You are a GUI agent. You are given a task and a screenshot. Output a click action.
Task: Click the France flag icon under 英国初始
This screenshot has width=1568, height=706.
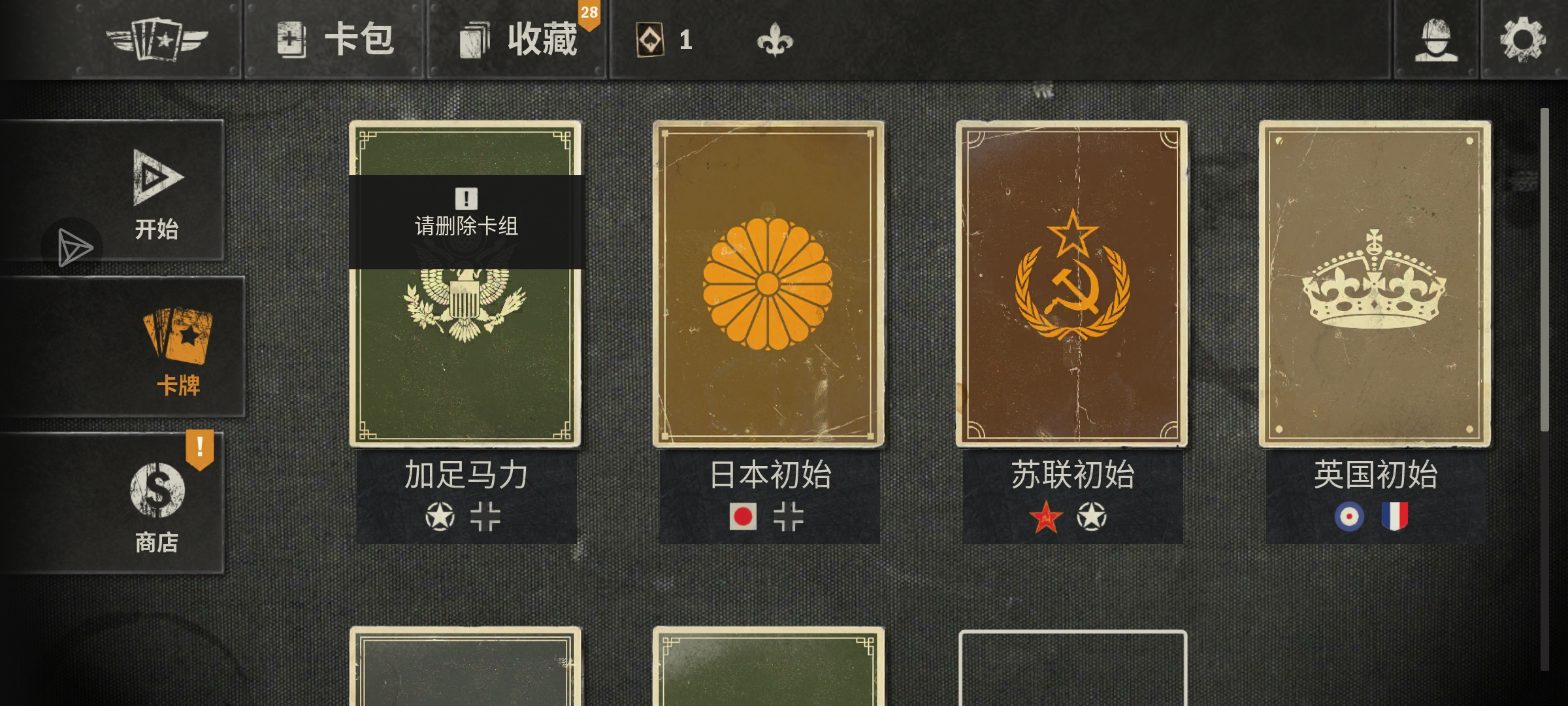[x=1395, y=516]
